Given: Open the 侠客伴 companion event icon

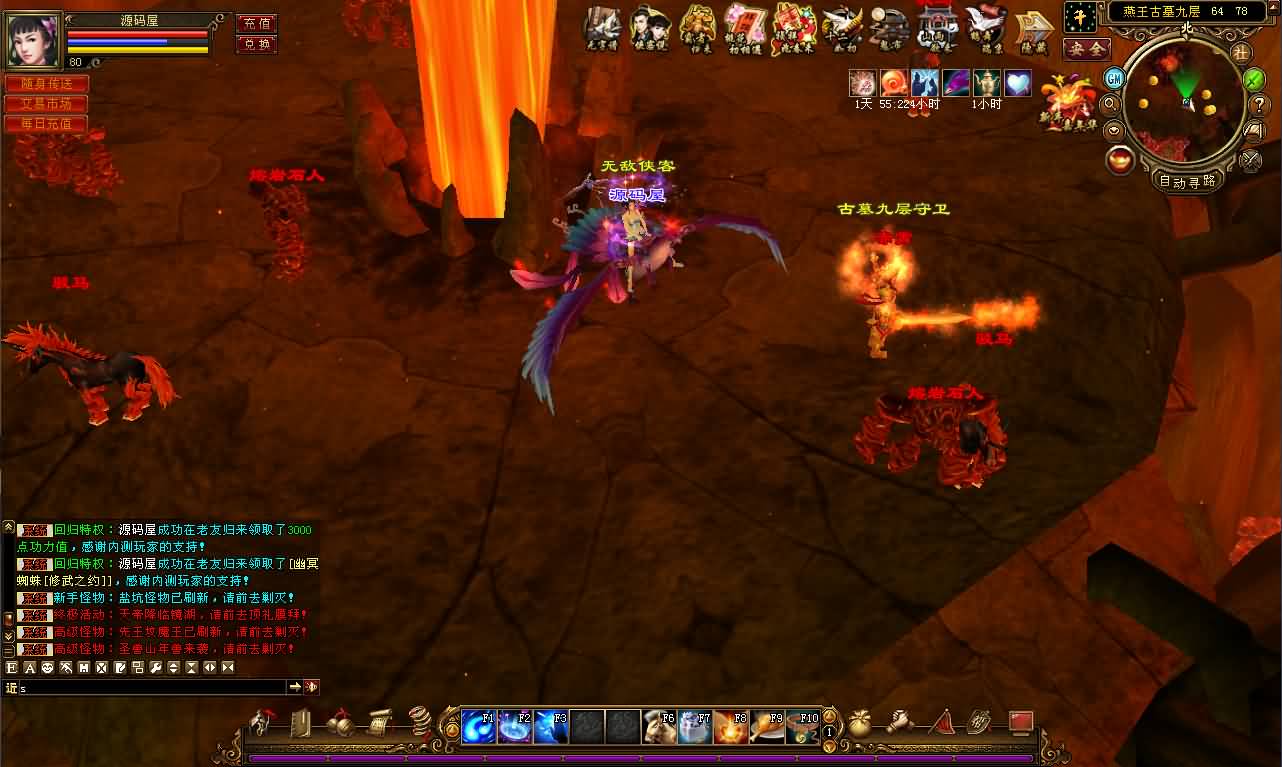Looking at the screenshot, I should [x=649, y=28].
